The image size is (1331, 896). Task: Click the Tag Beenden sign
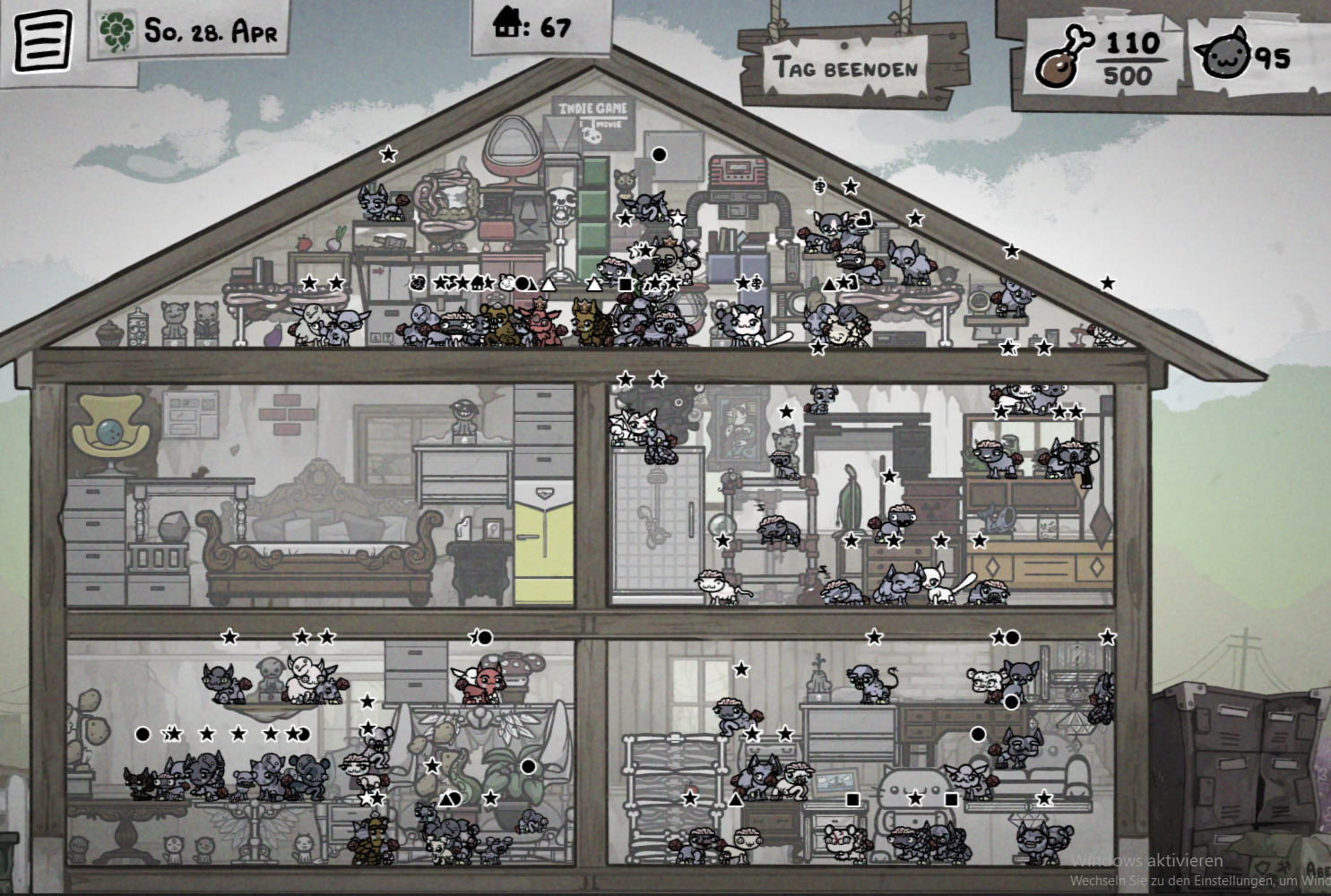coord(846,67)
